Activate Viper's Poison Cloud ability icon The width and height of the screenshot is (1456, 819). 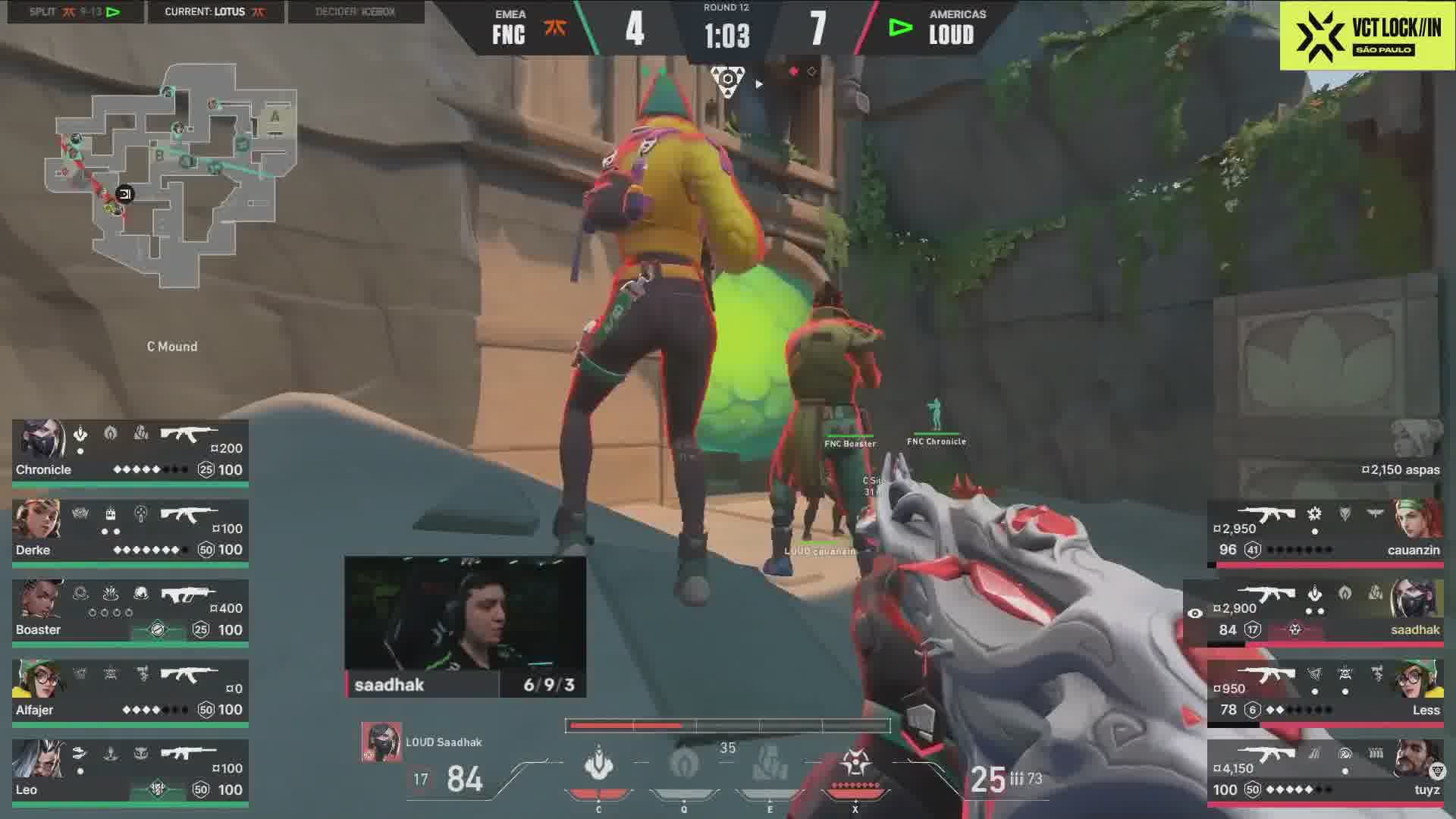tap(684, 764)
